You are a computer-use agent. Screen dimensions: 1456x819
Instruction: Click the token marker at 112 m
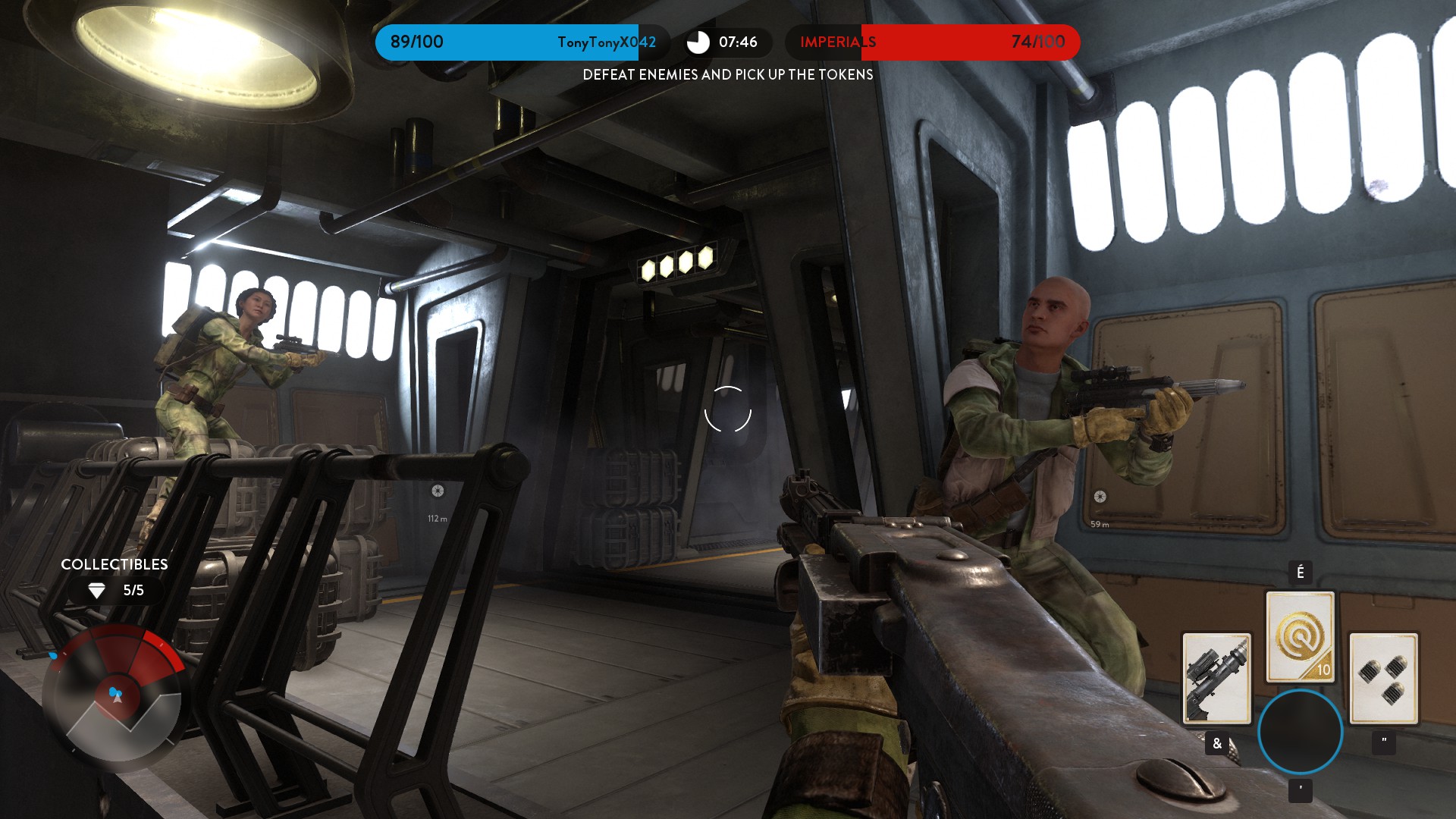pos(438,491)
